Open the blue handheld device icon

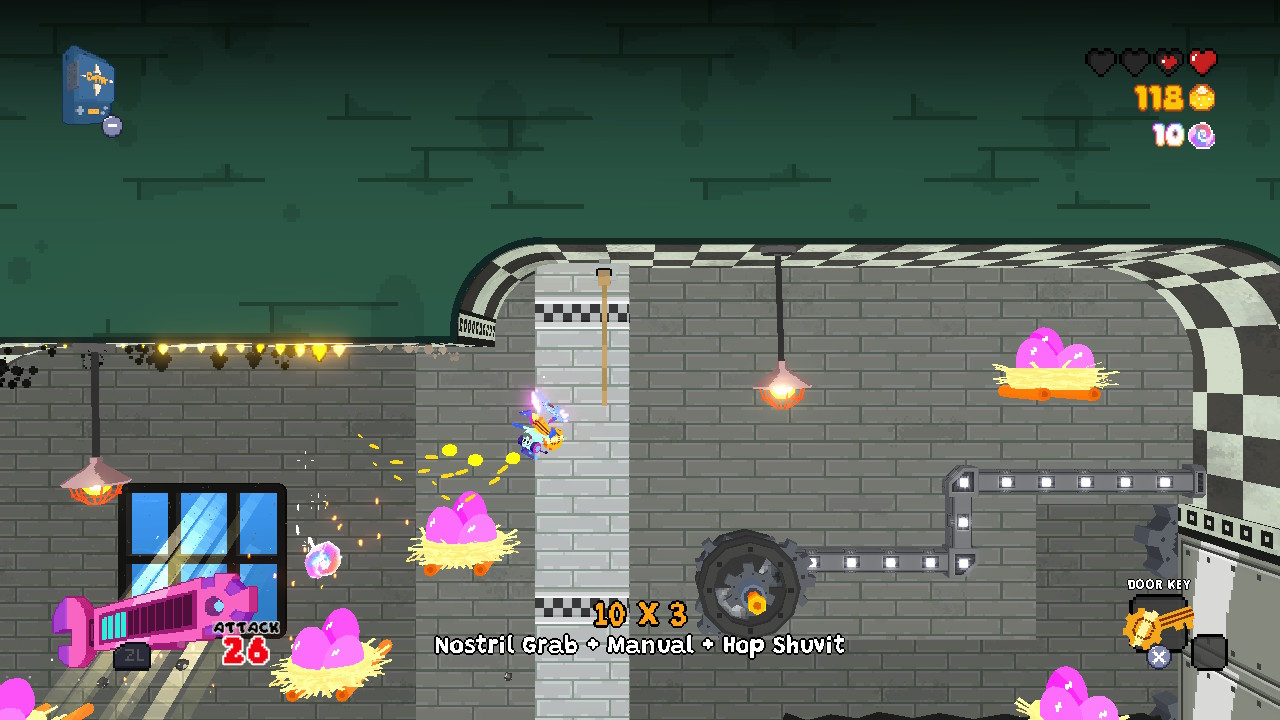pyautogui.click(x=88, y=86)
